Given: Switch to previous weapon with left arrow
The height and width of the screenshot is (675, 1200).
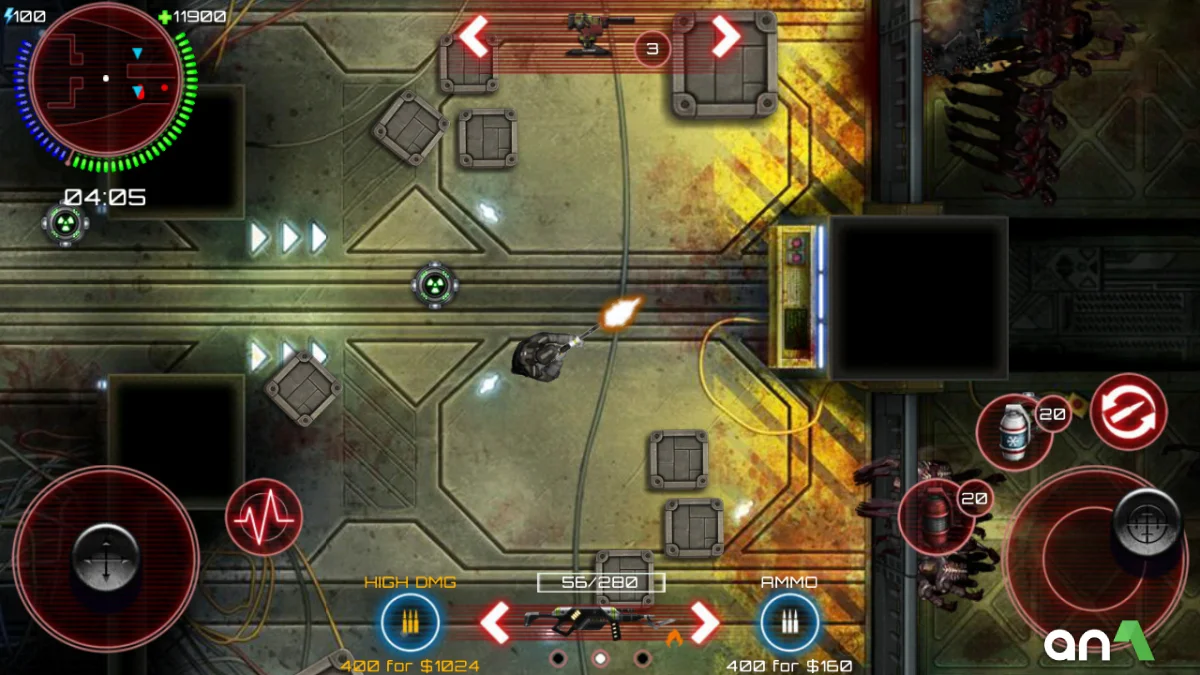Looking at the screenshot, I should tap(495, 623).
